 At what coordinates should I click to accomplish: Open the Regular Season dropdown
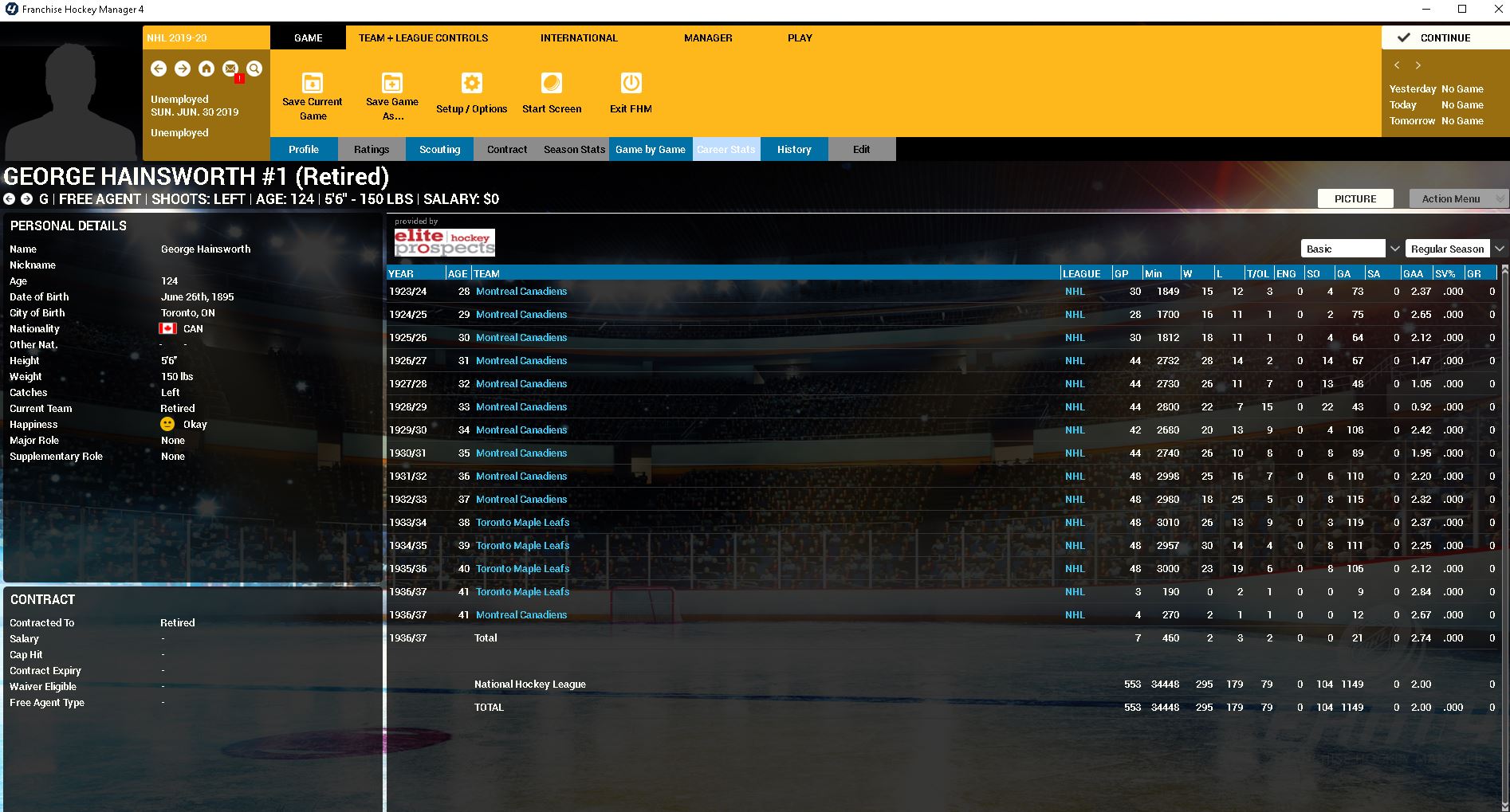coord(1455,249)
